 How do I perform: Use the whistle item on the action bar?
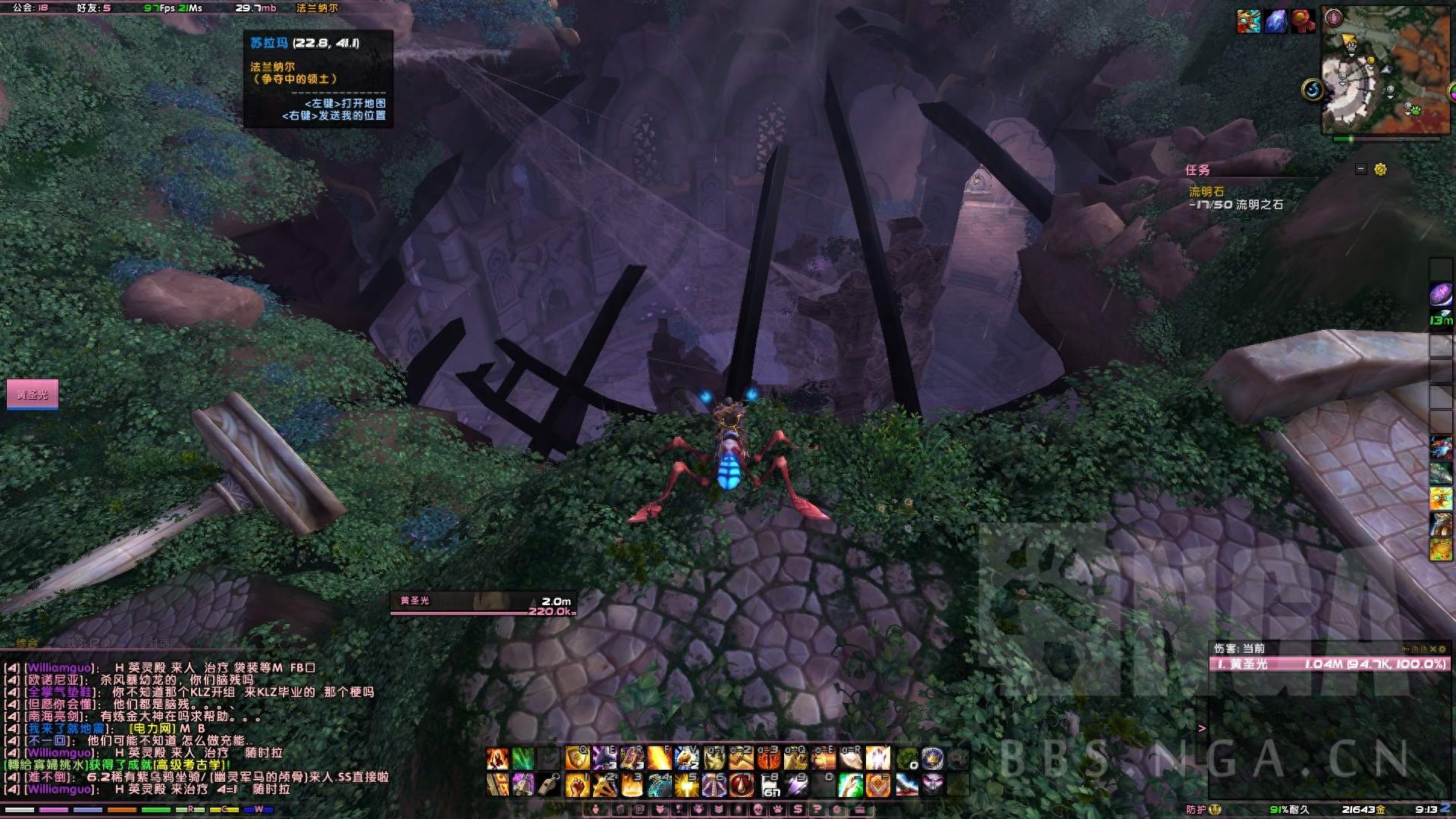click(x=550, y=785)
